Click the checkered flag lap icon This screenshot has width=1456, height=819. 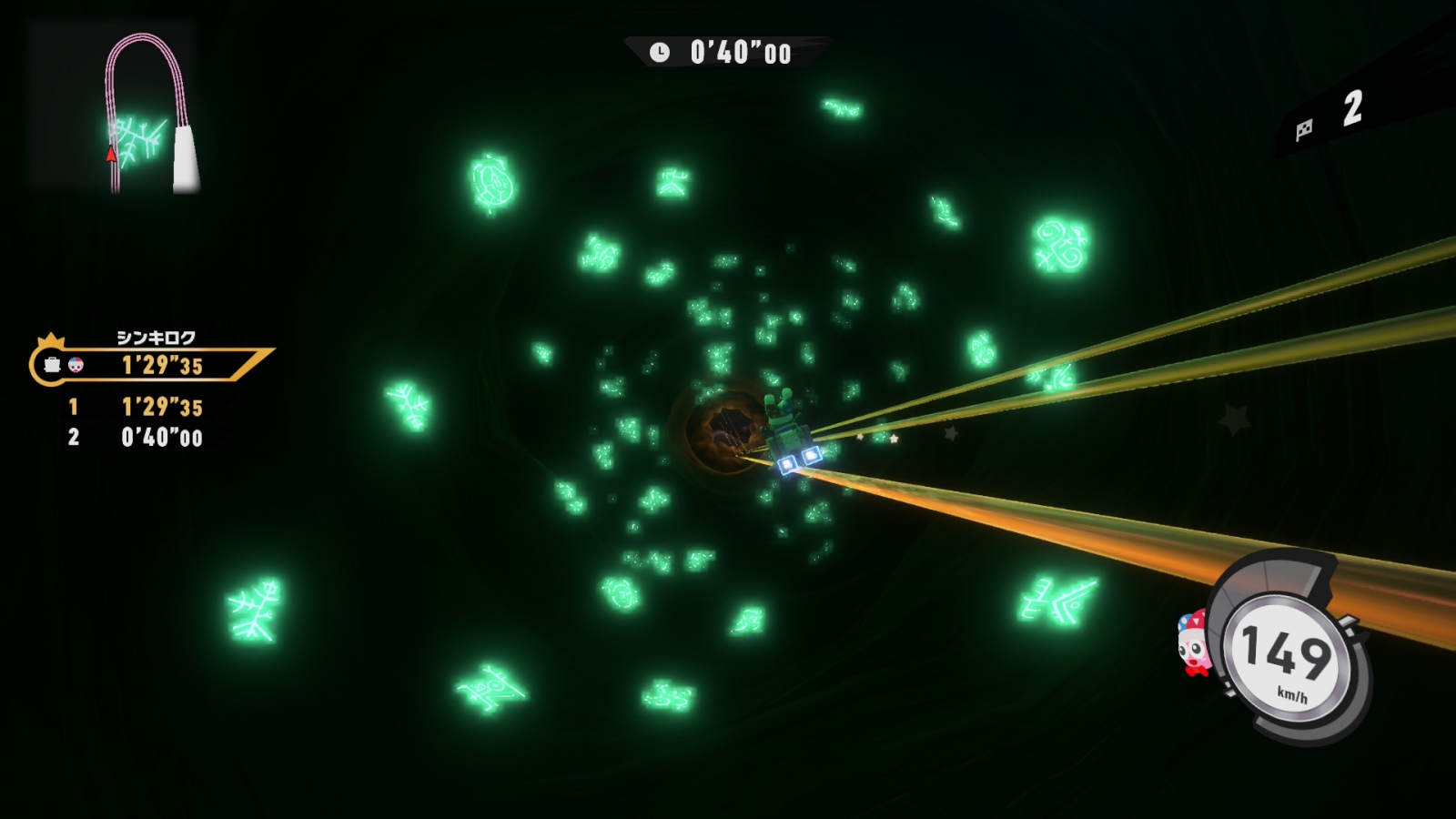[x=1304, y=129]
